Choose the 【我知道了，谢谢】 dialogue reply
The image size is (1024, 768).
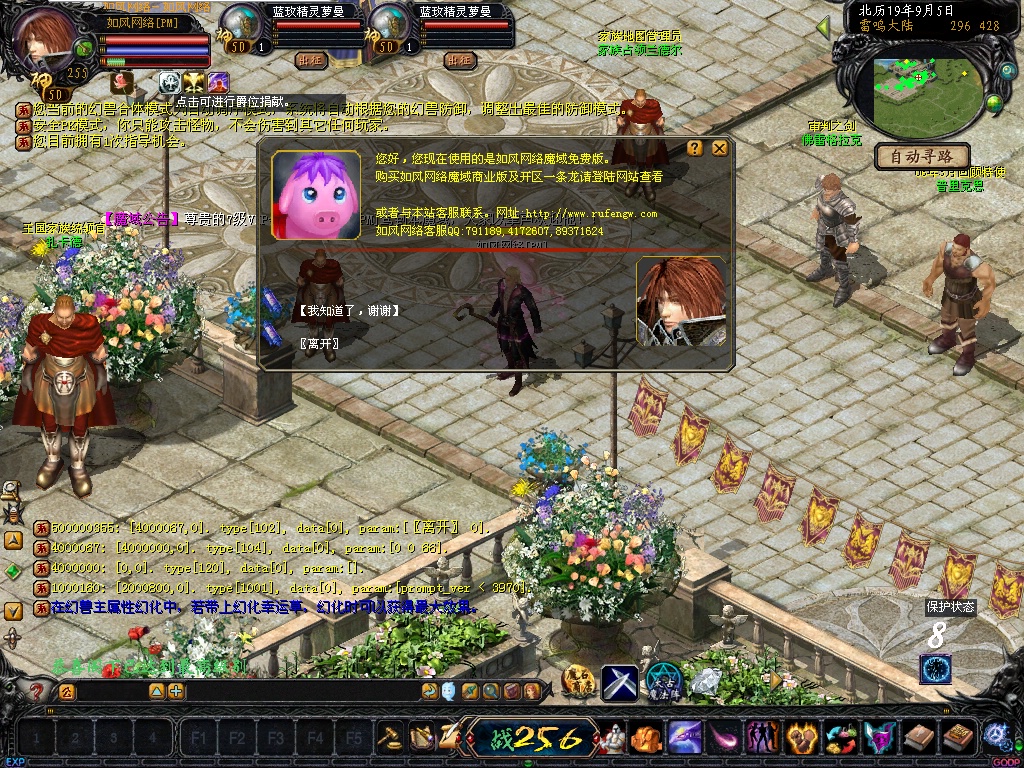click(350, 311)
